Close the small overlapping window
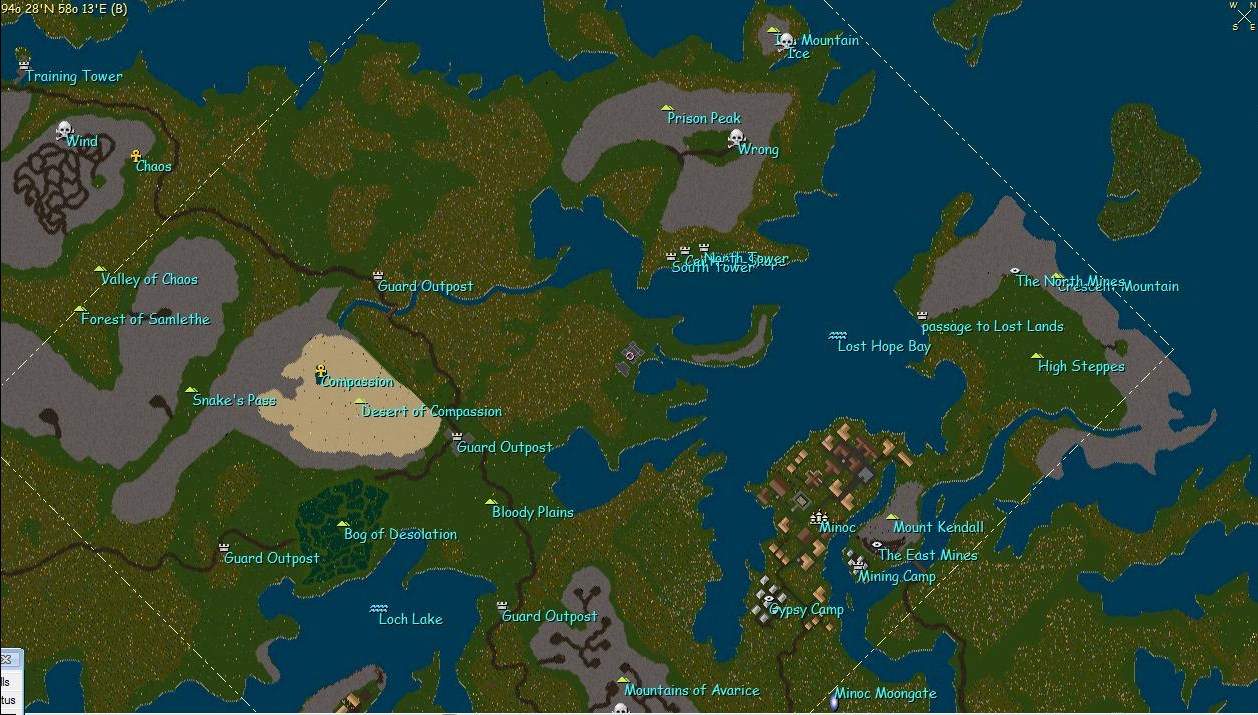 [x=6, y=660]
